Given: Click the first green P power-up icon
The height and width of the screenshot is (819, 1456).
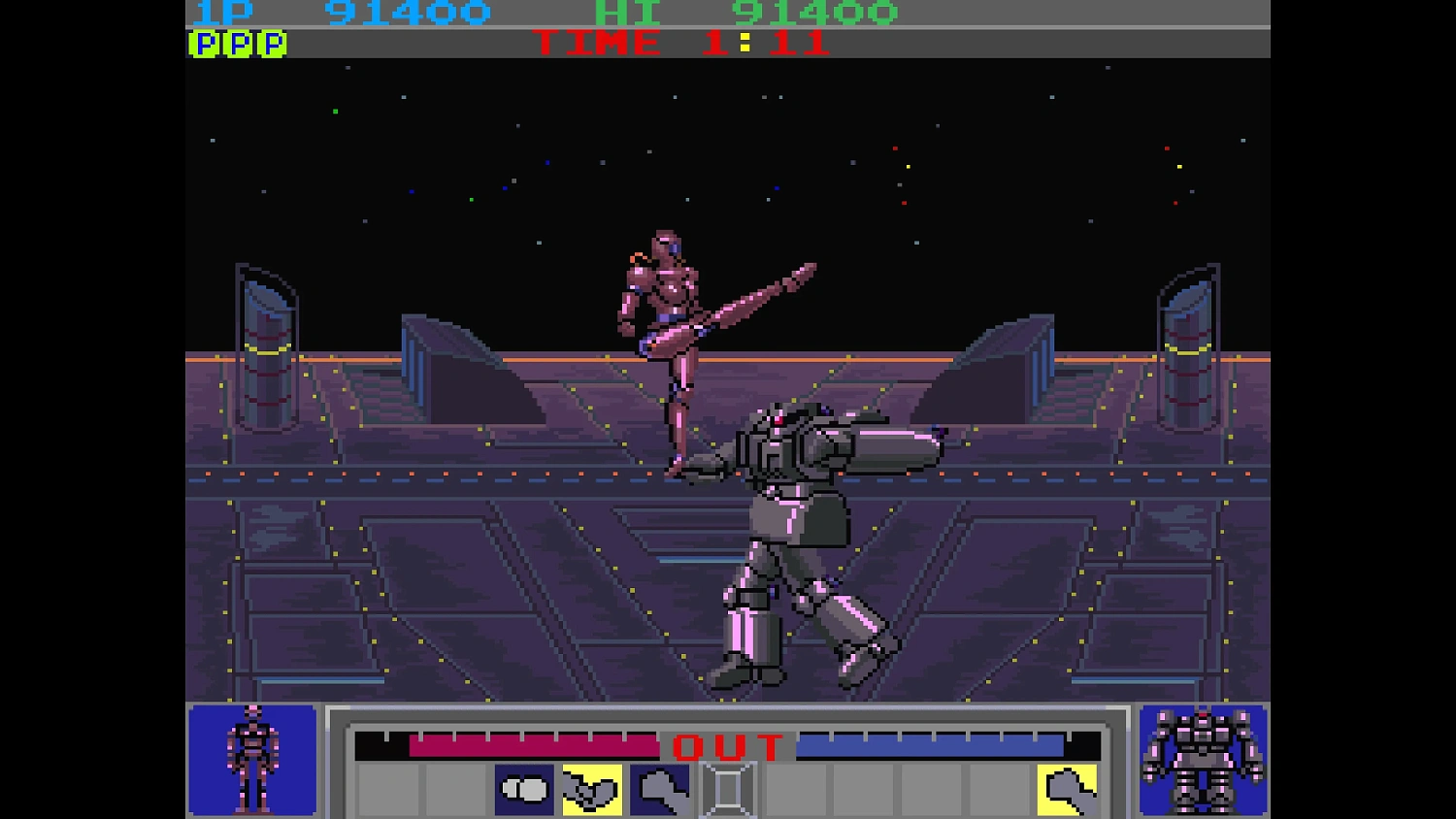Looking at the screenshot, I should (x=204, y=43).
